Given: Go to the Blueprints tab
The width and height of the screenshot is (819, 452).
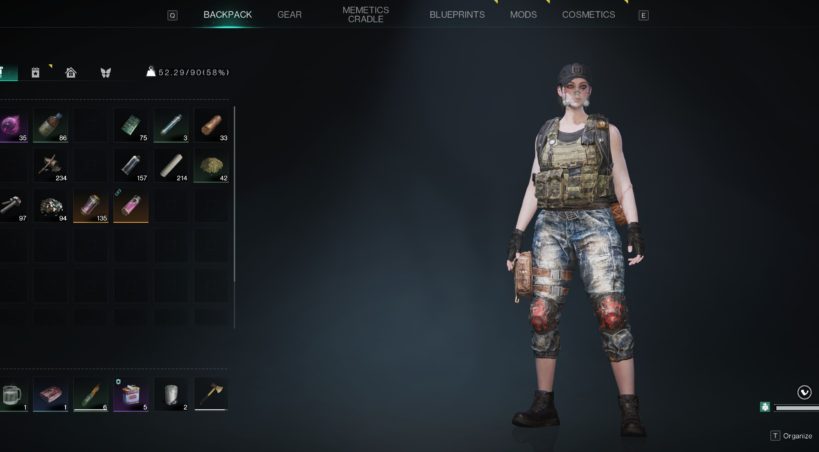Looking at the screenshot, I should [x=457, y=15].
